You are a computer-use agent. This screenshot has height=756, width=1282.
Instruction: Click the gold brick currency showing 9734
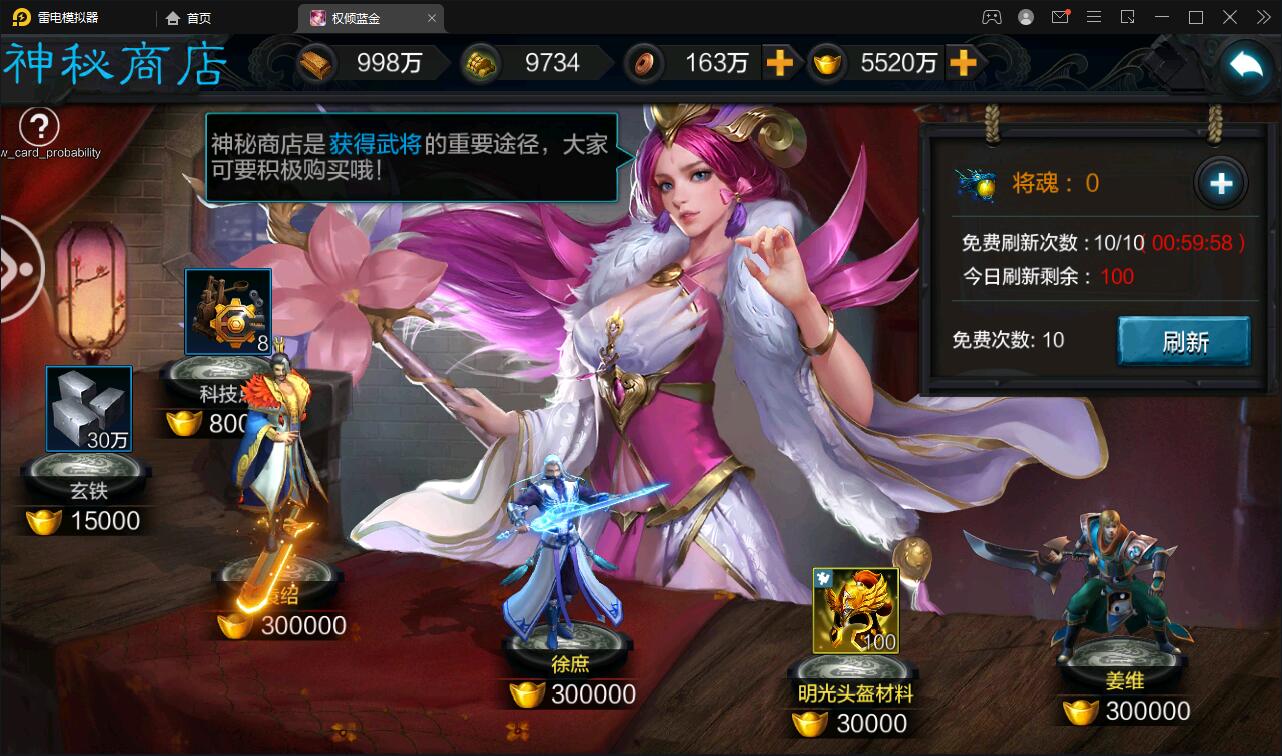[x=480, y=62]
